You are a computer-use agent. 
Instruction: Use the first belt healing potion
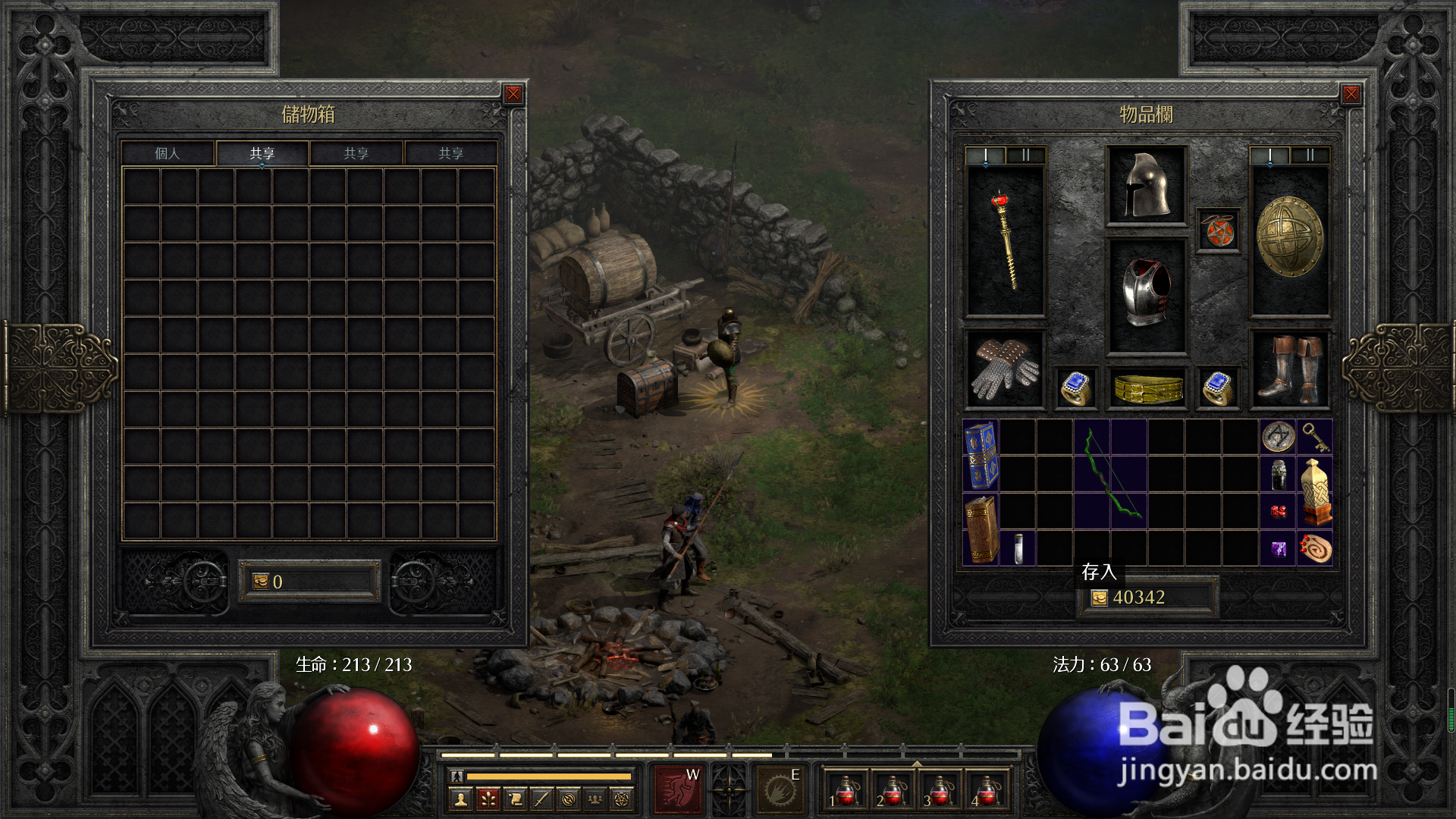[x=846, y=790]
